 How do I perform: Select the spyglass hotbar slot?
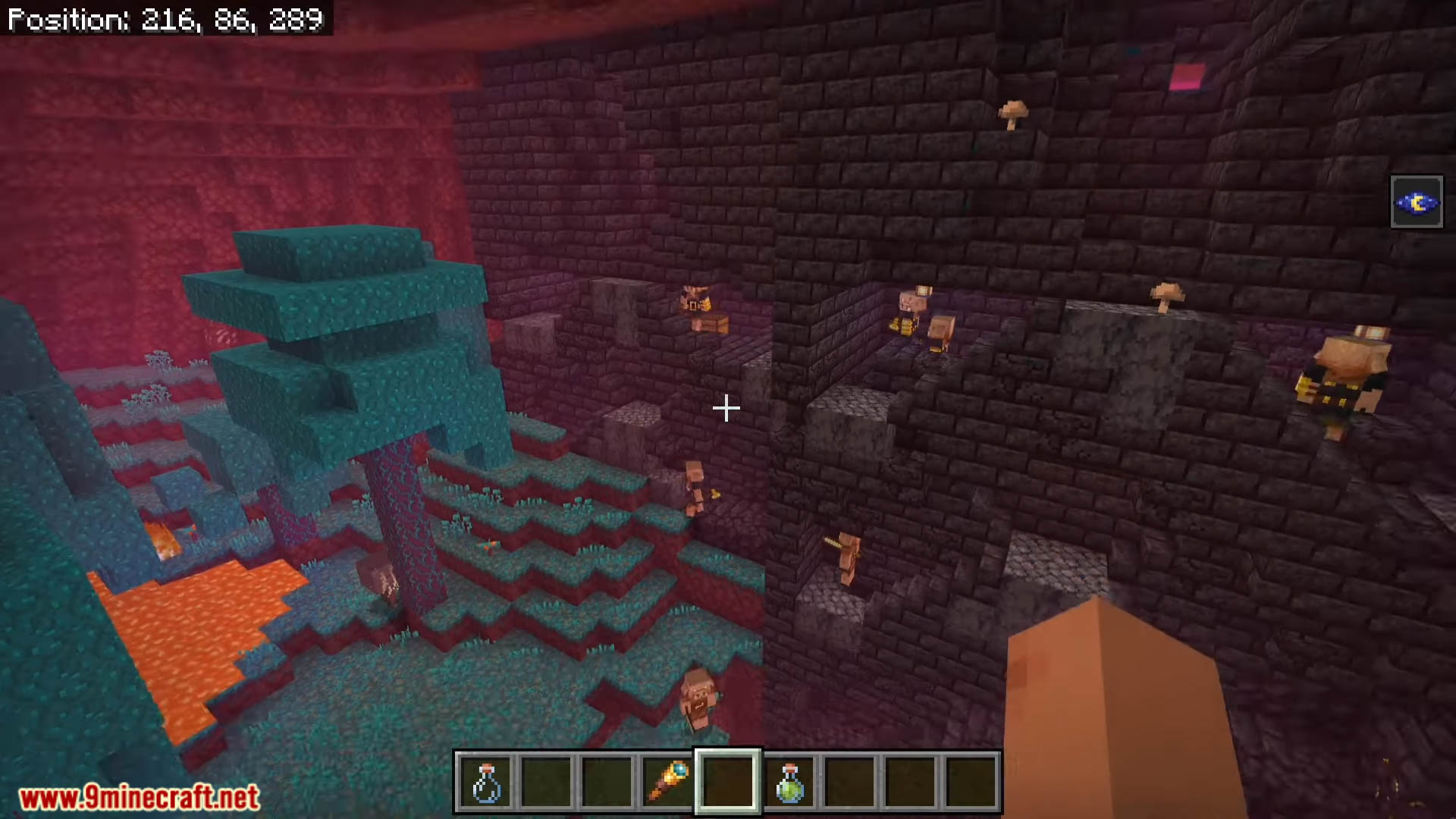(667, 783)
